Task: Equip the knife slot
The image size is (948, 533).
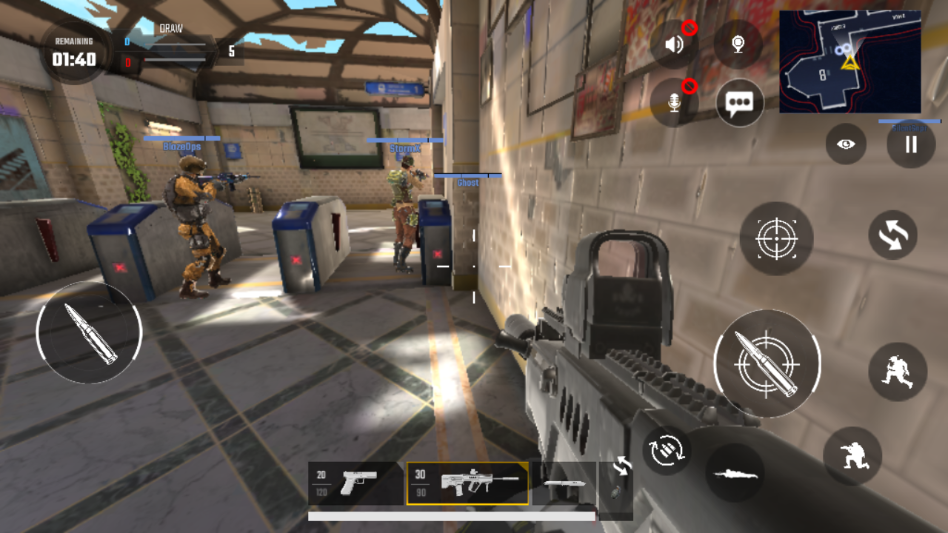Action: (563, 483)
